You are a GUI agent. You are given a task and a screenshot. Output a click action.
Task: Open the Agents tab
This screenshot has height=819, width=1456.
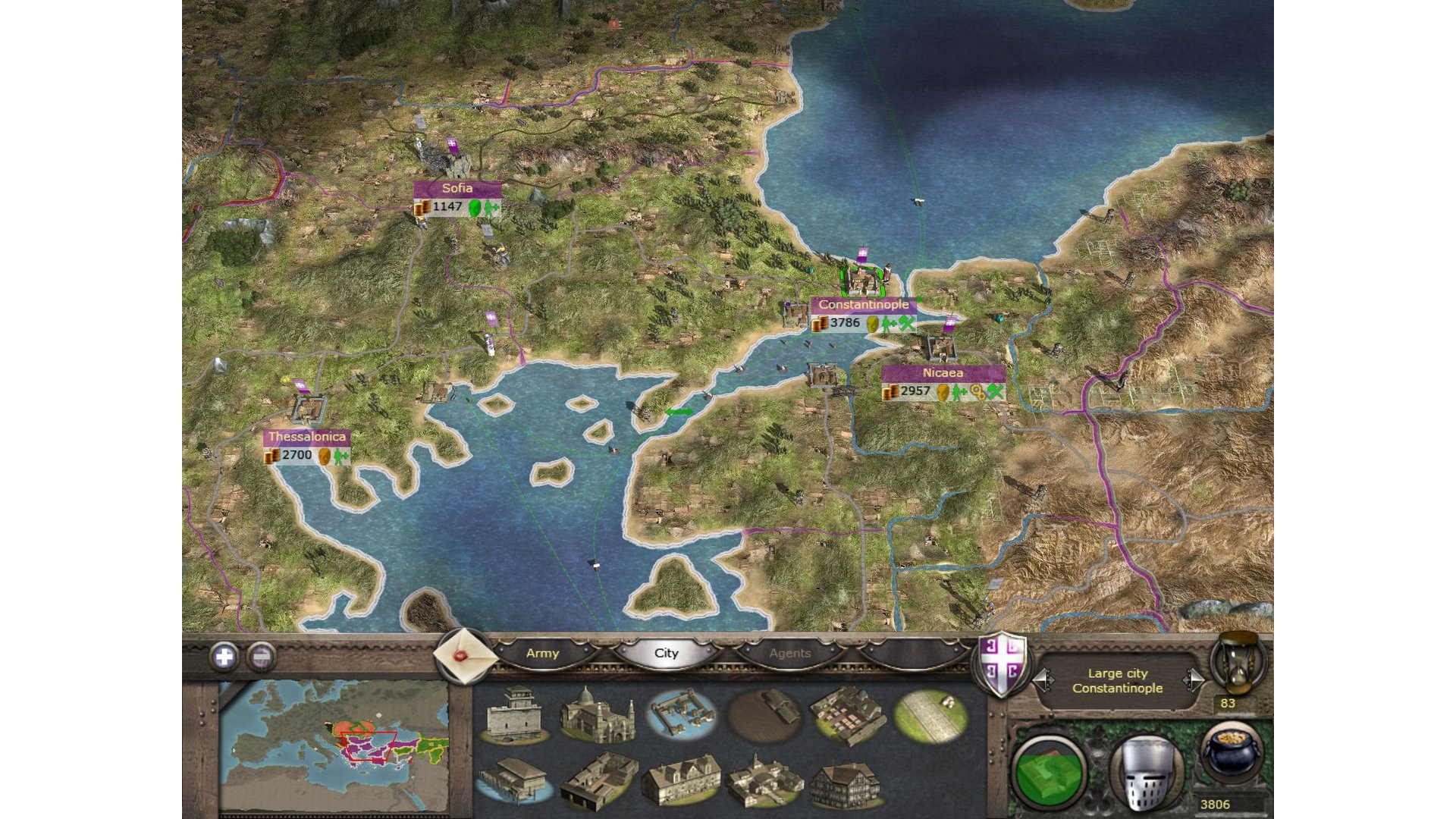click(789, 653)
